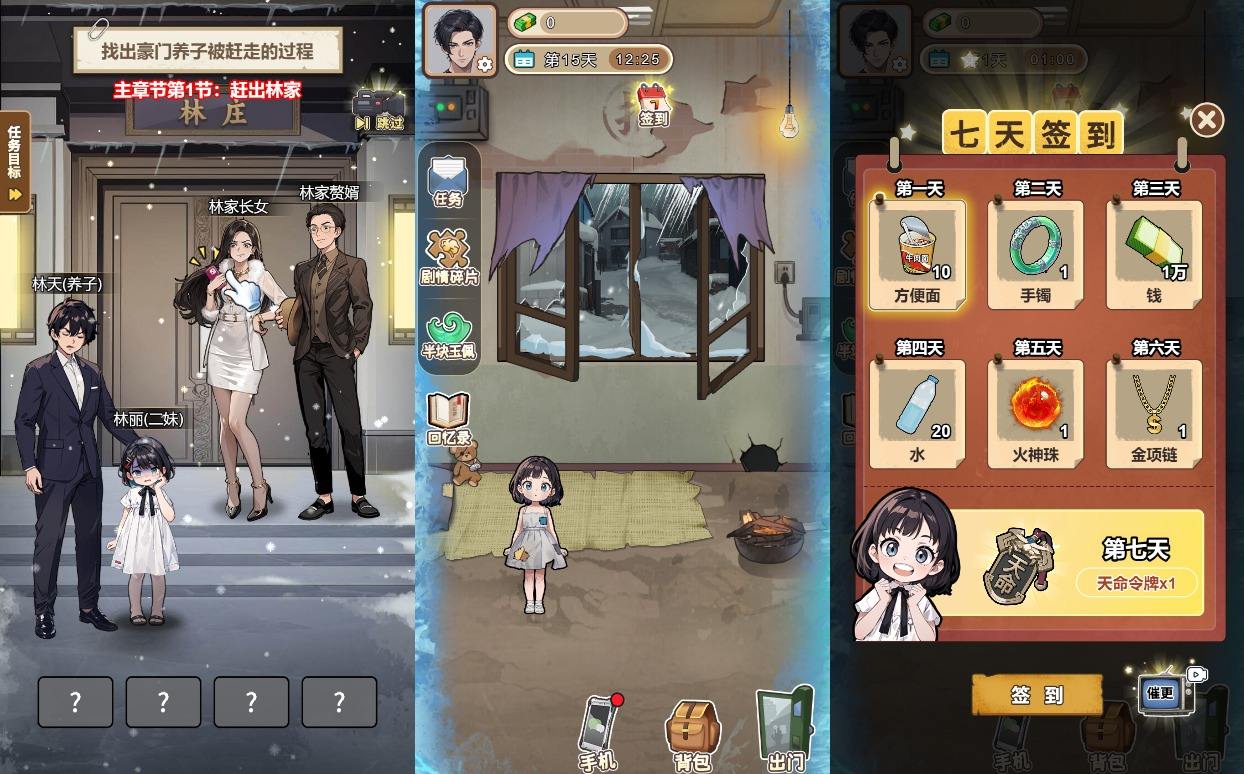Open the 半块玉佩 jade pendant
The height and width of the screenshot is (774, 1244).
[448, 337]
